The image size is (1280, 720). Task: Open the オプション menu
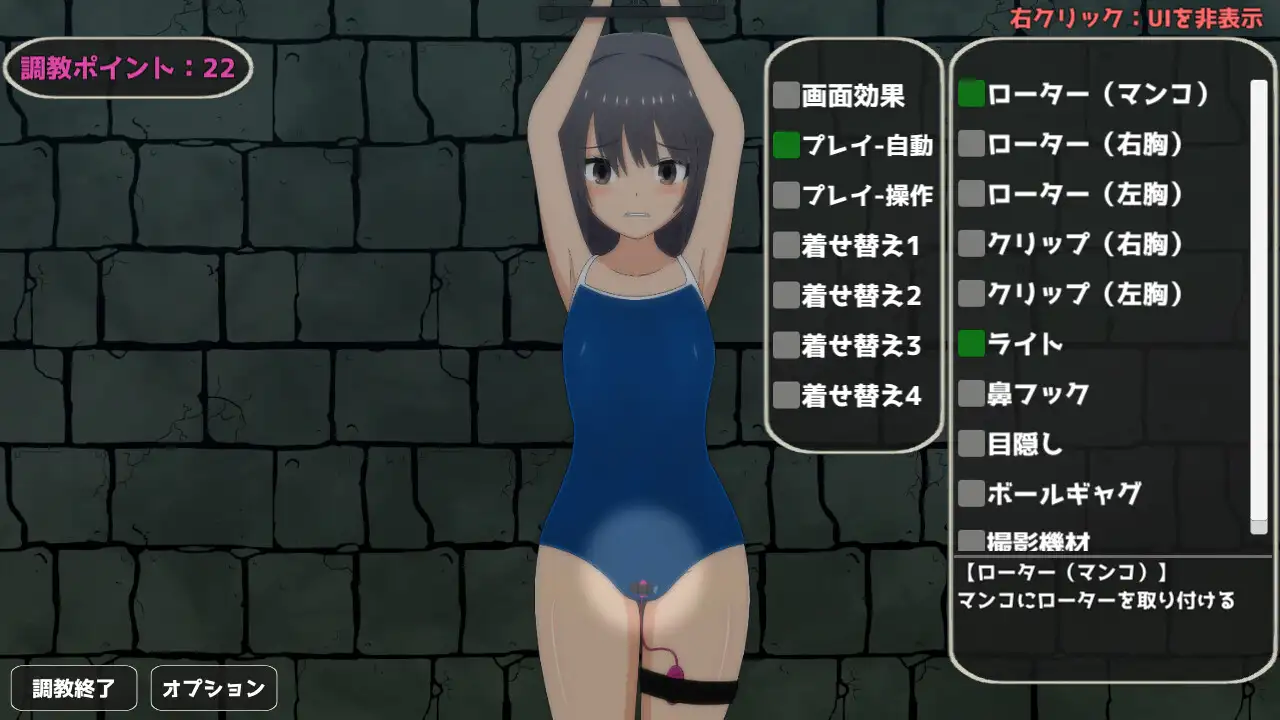(213, 687)
